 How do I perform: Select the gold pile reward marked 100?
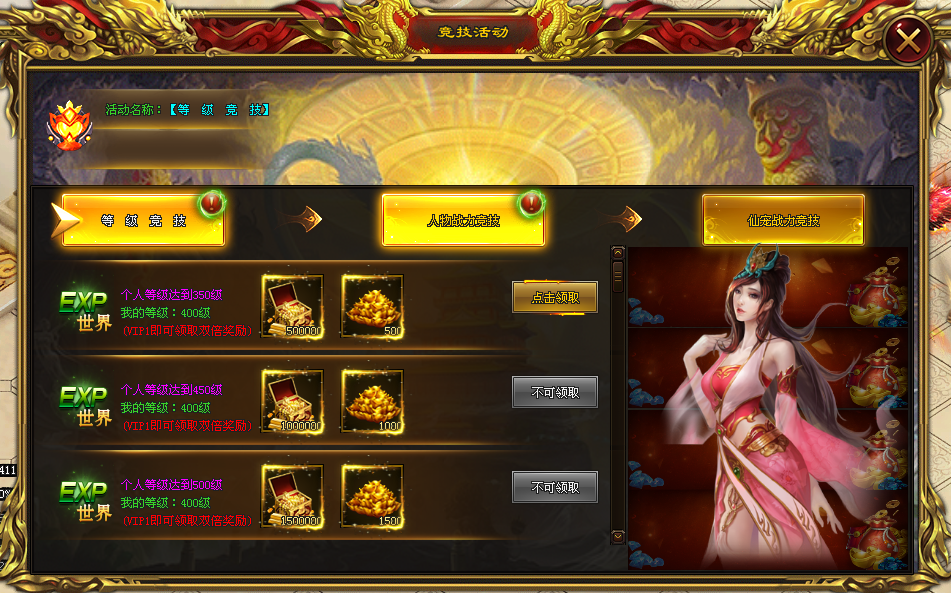[372, 401]
